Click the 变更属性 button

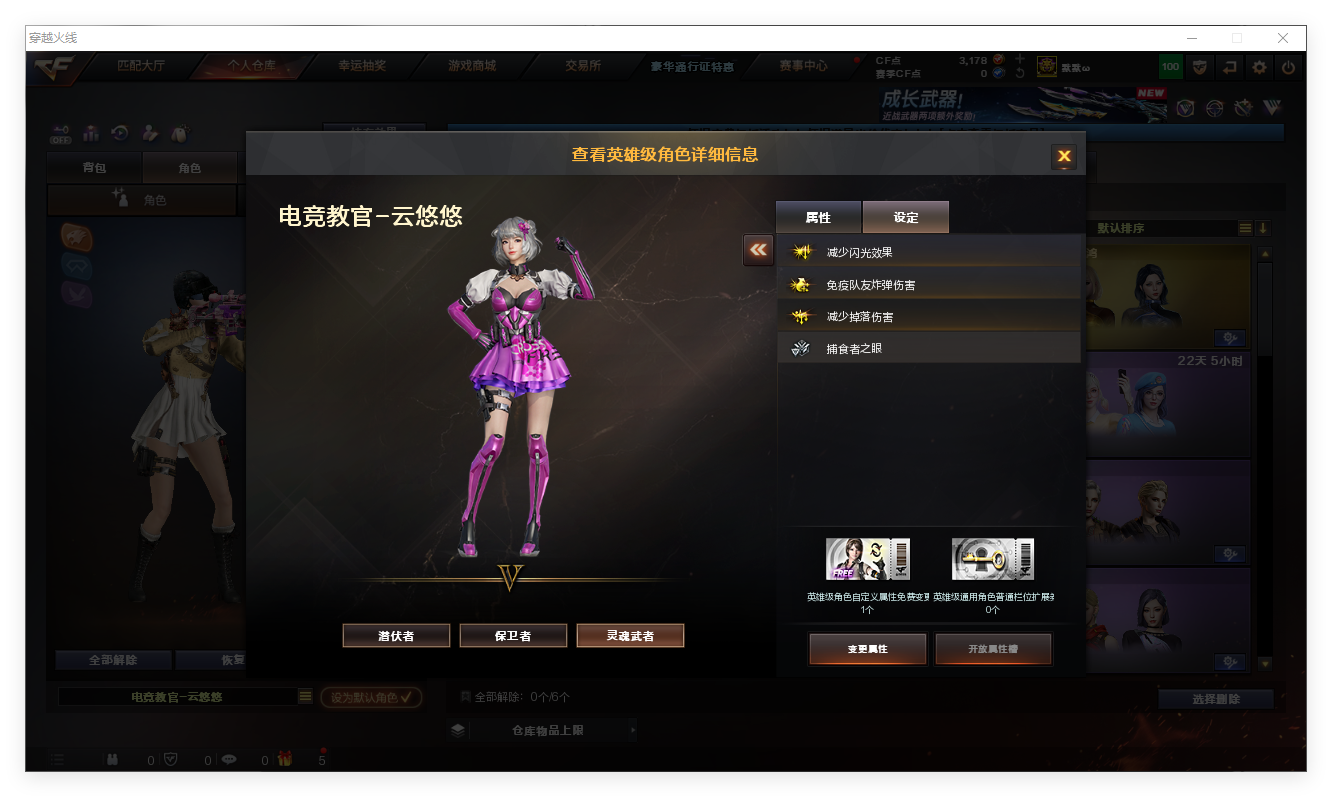pyautogui.click(x=867, y=648)
